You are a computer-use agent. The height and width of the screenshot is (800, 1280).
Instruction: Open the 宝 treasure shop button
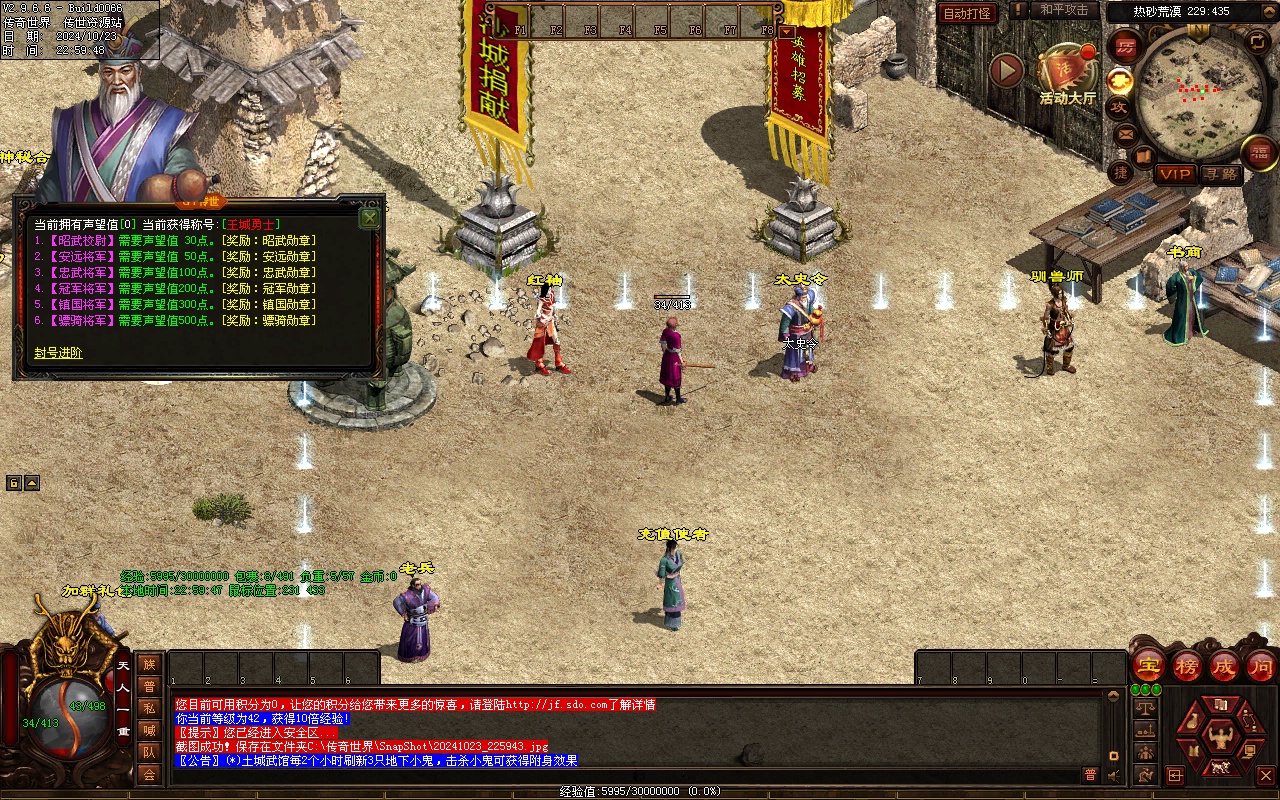1149,665
